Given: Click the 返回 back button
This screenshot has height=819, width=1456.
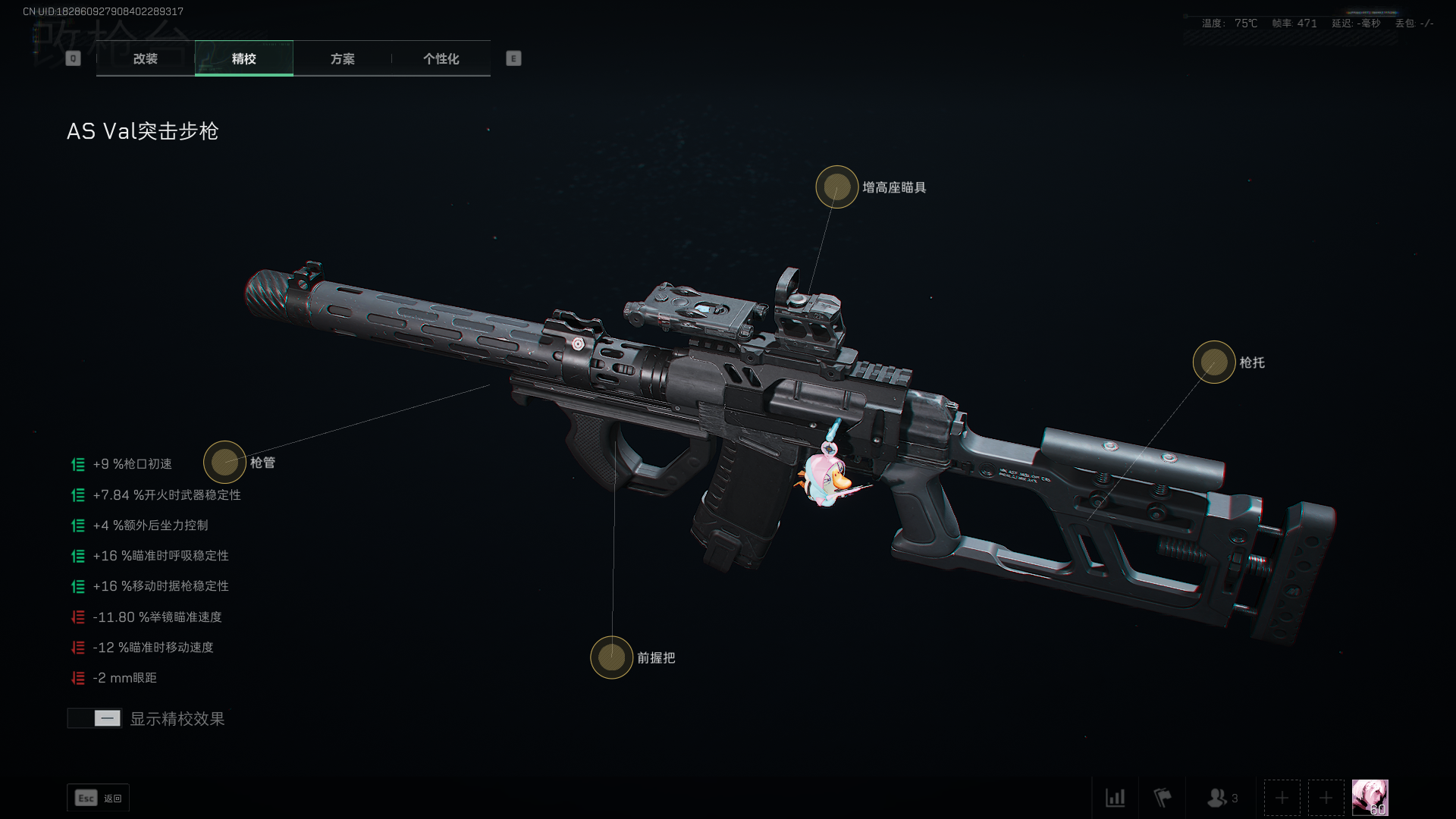Looking at the screenshot, I should [x=99, y=798].
